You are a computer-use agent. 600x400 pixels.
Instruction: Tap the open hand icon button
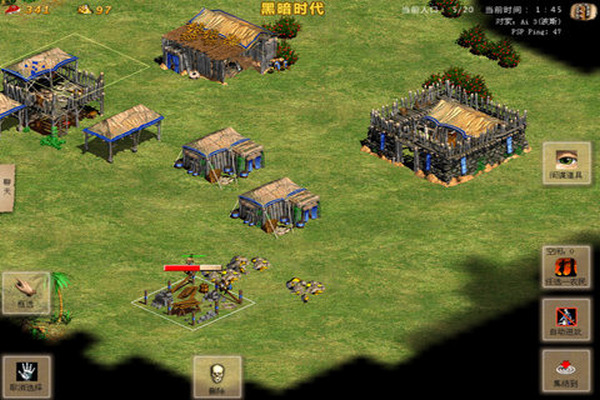25,292
